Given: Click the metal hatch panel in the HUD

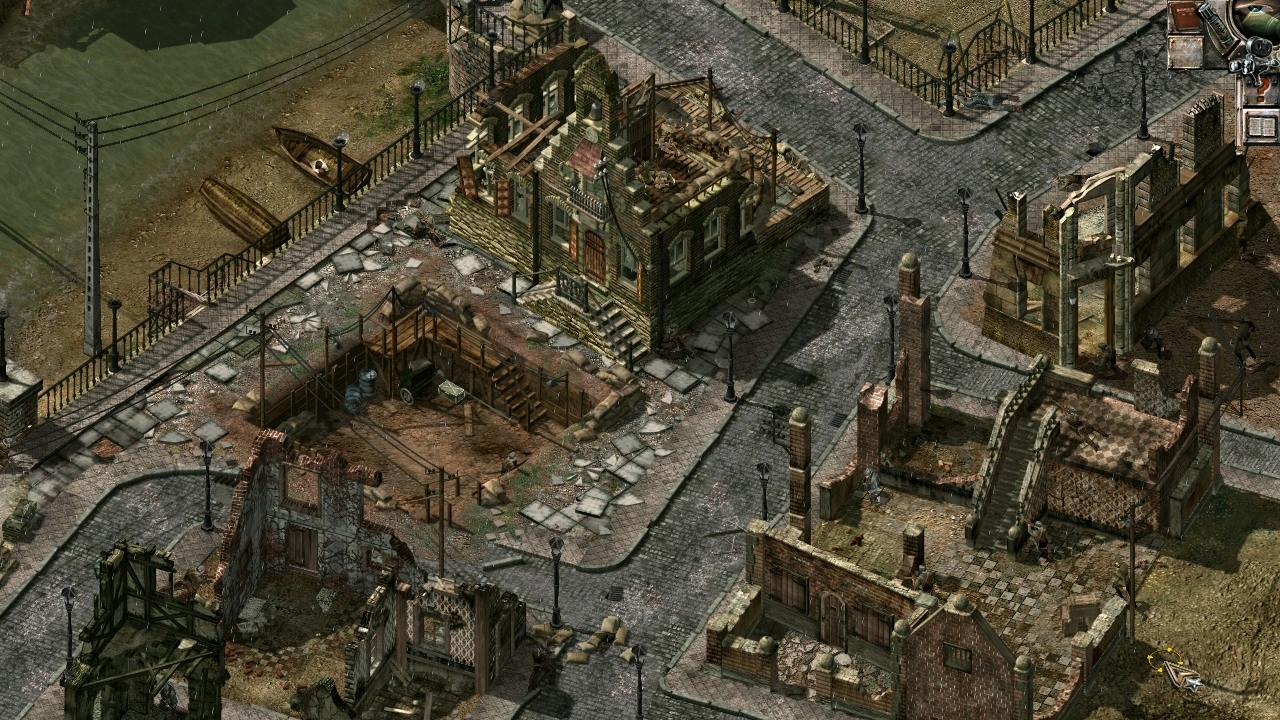Looking at the screenshot, I should point(1185,52).
